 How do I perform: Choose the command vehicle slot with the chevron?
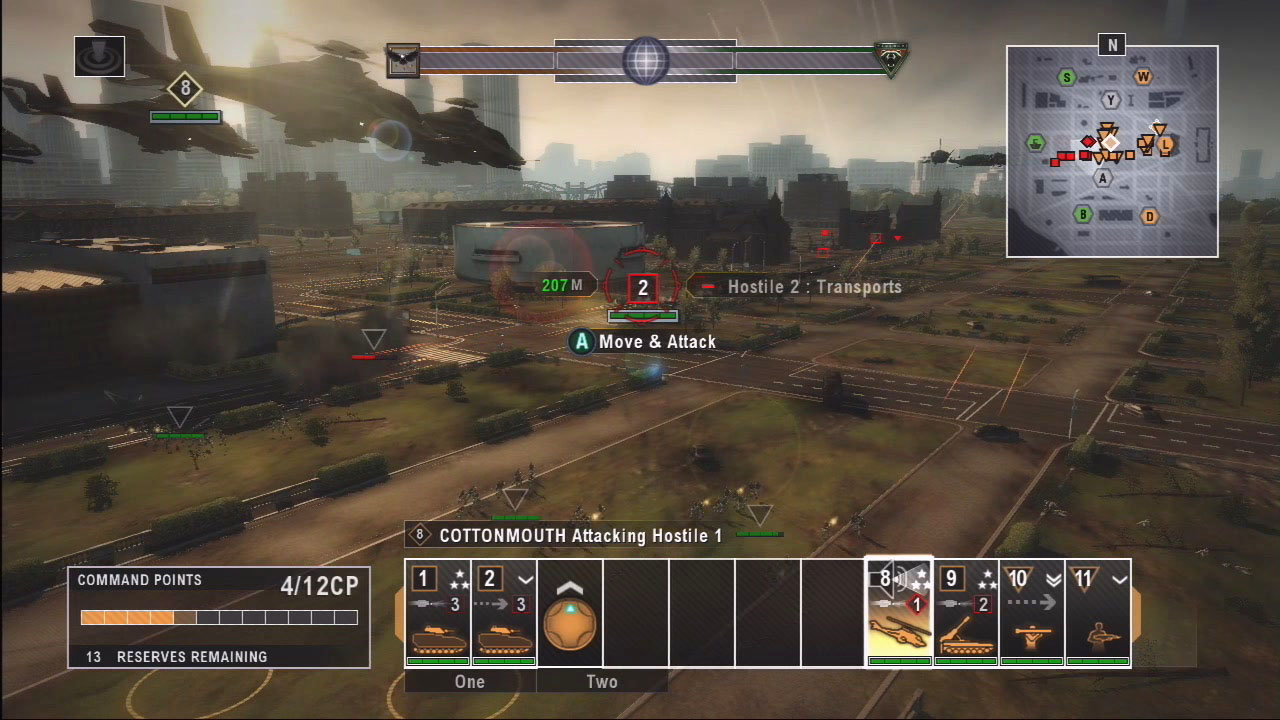coord(569,613)
